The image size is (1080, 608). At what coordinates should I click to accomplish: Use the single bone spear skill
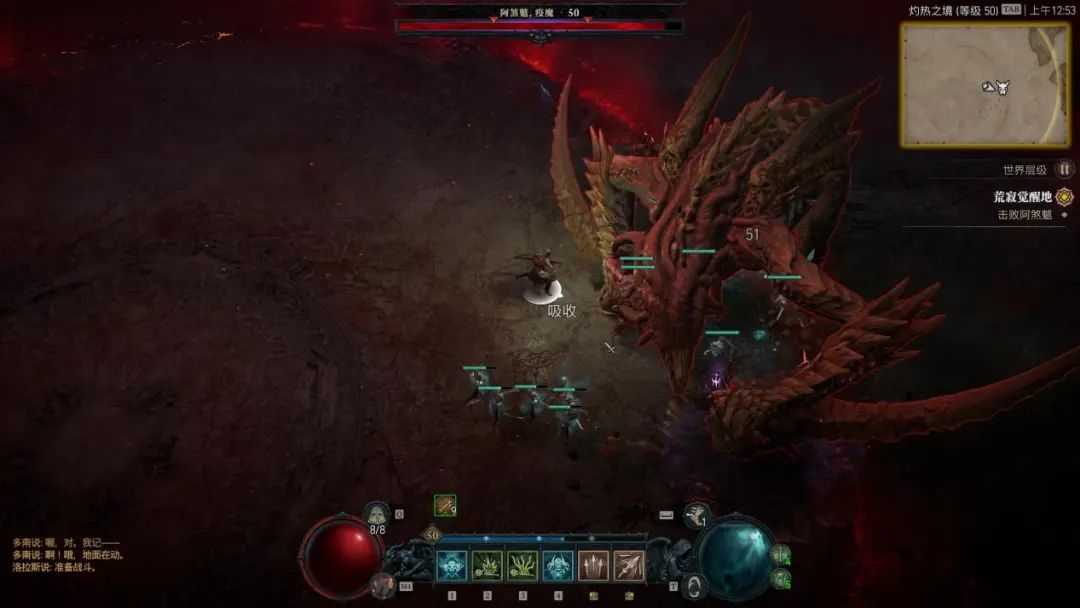(x=629, y=566)
